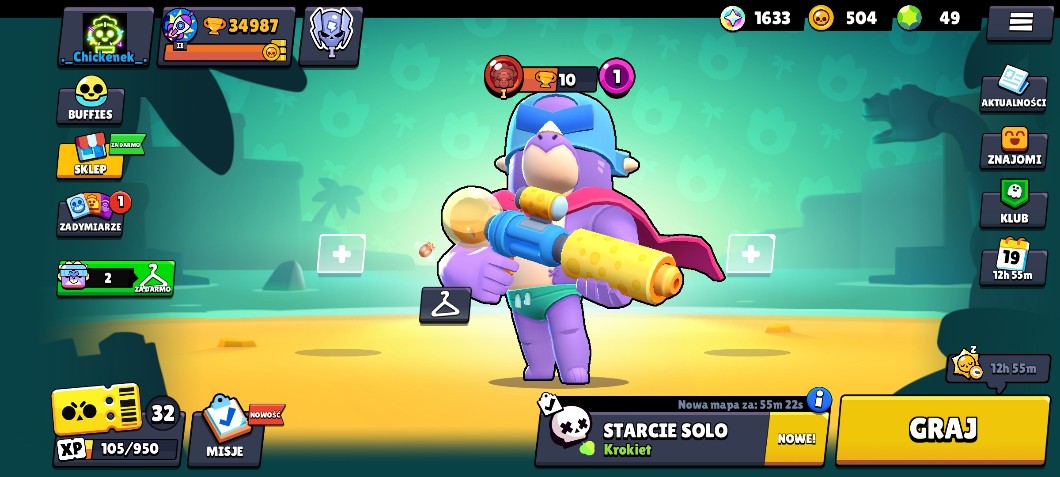Open Aktualności news

1013,89
